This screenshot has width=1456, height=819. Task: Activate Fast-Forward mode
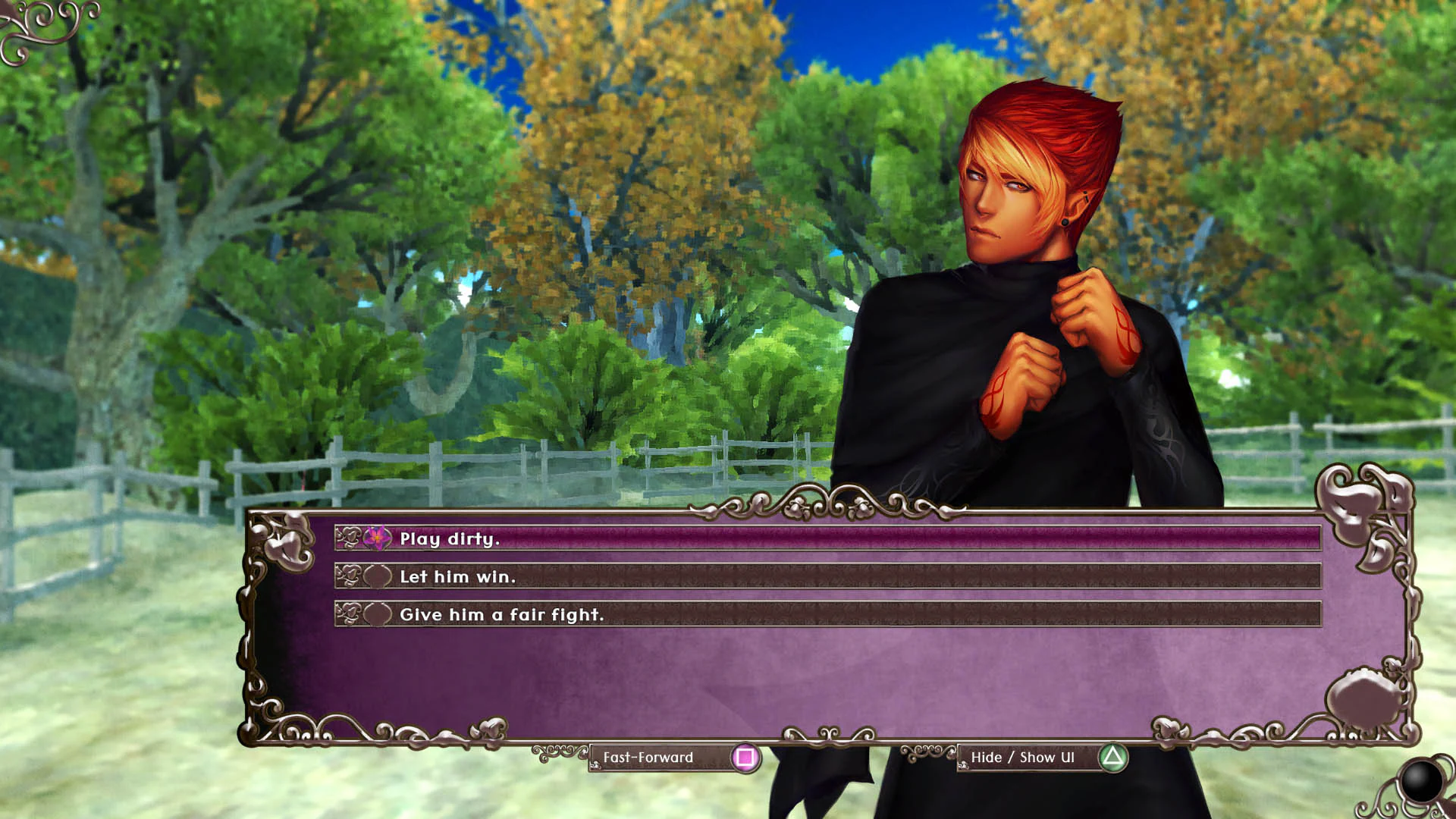pos(648,757)
